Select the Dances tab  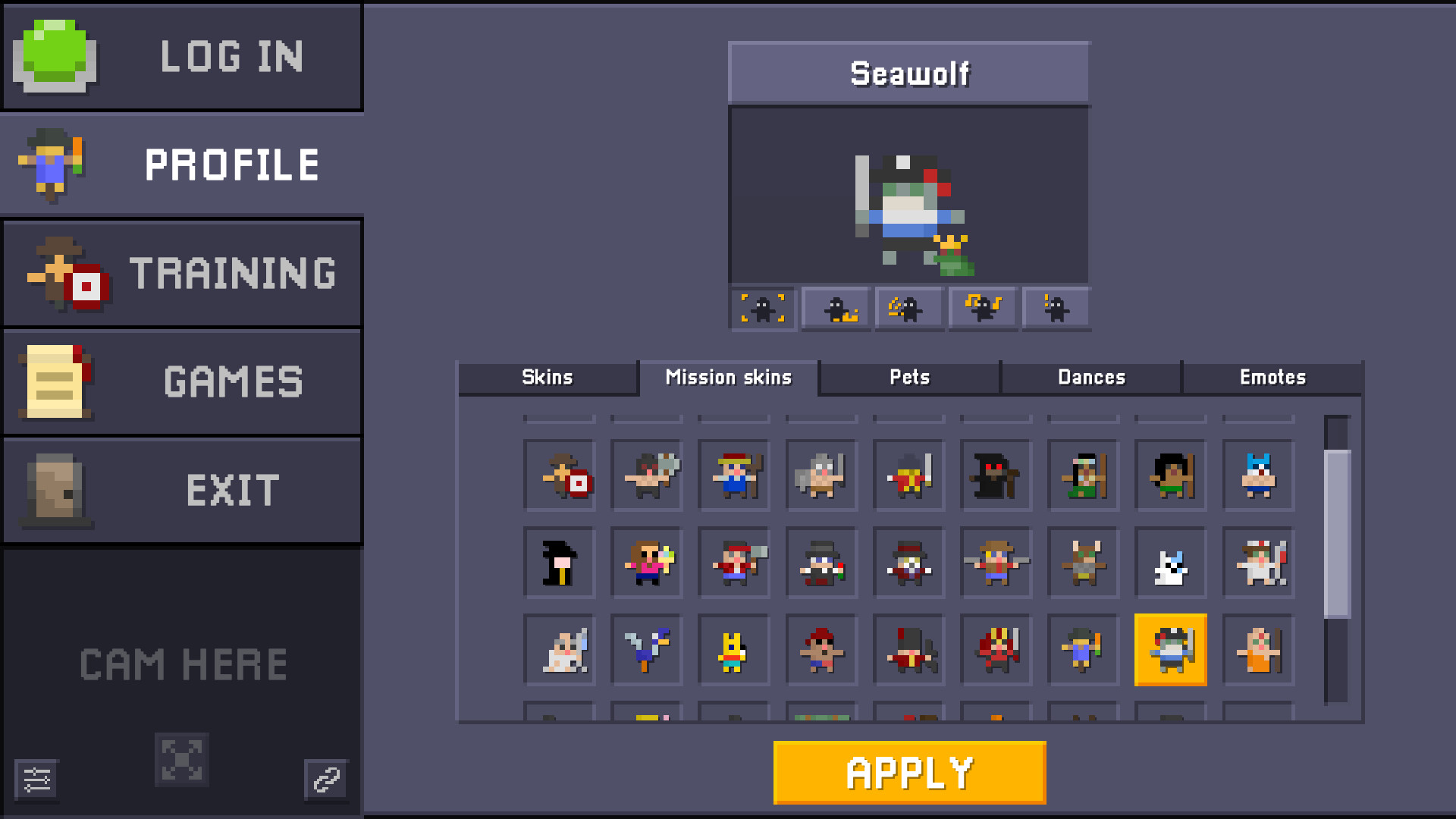(x=1092, y=377)
